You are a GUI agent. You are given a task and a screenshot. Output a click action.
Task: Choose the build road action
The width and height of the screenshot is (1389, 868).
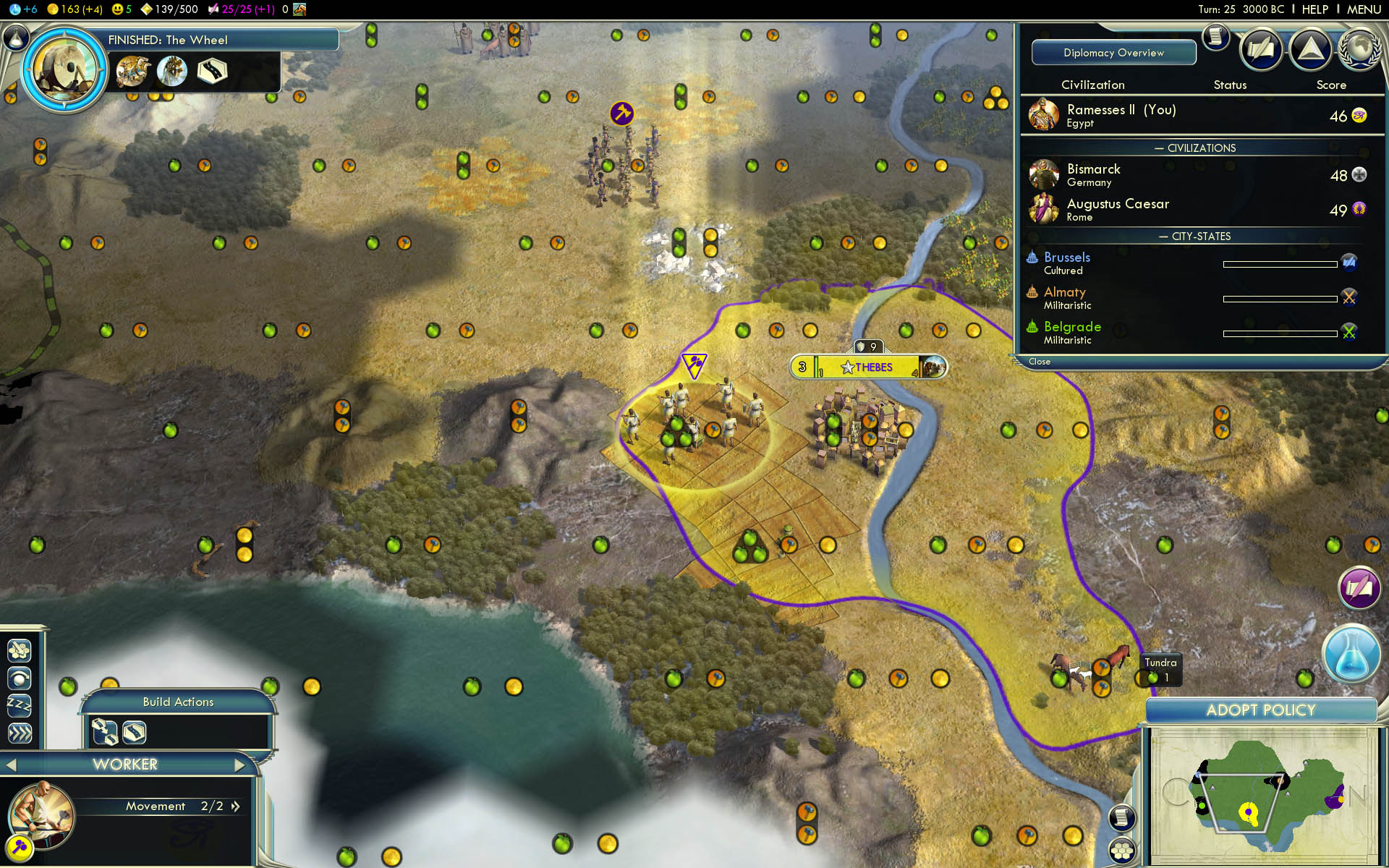(x=135, y=732)
